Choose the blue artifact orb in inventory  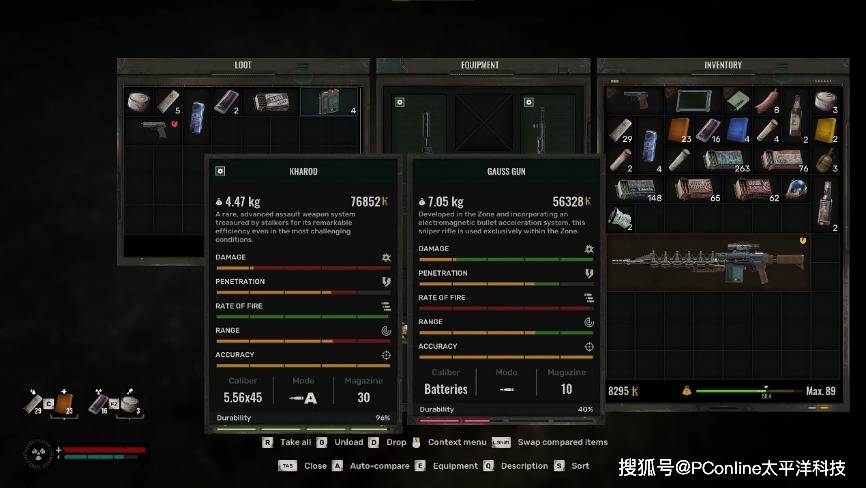coord(796,189)
